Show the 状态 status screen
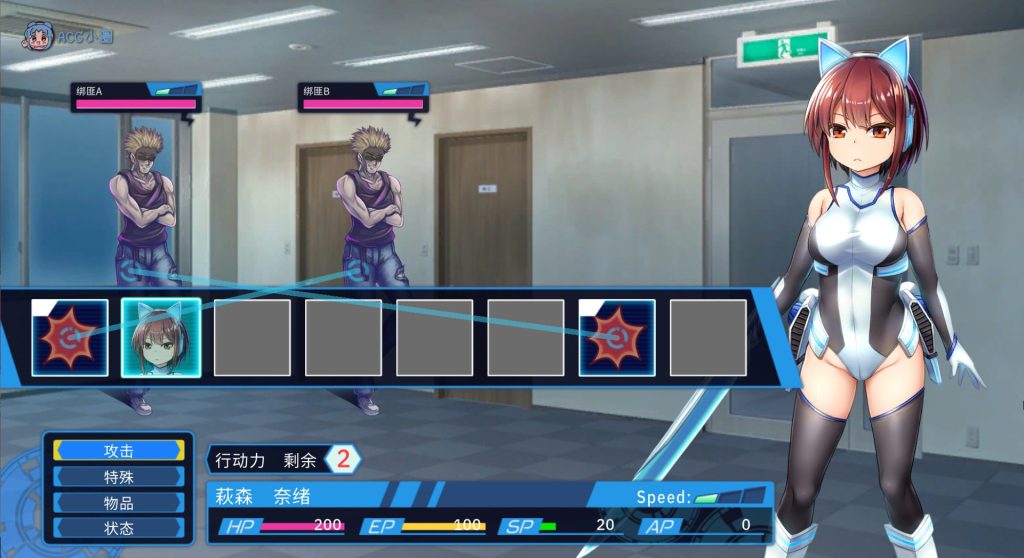This screenshot has height=558, width=1024. click(119, 528)
